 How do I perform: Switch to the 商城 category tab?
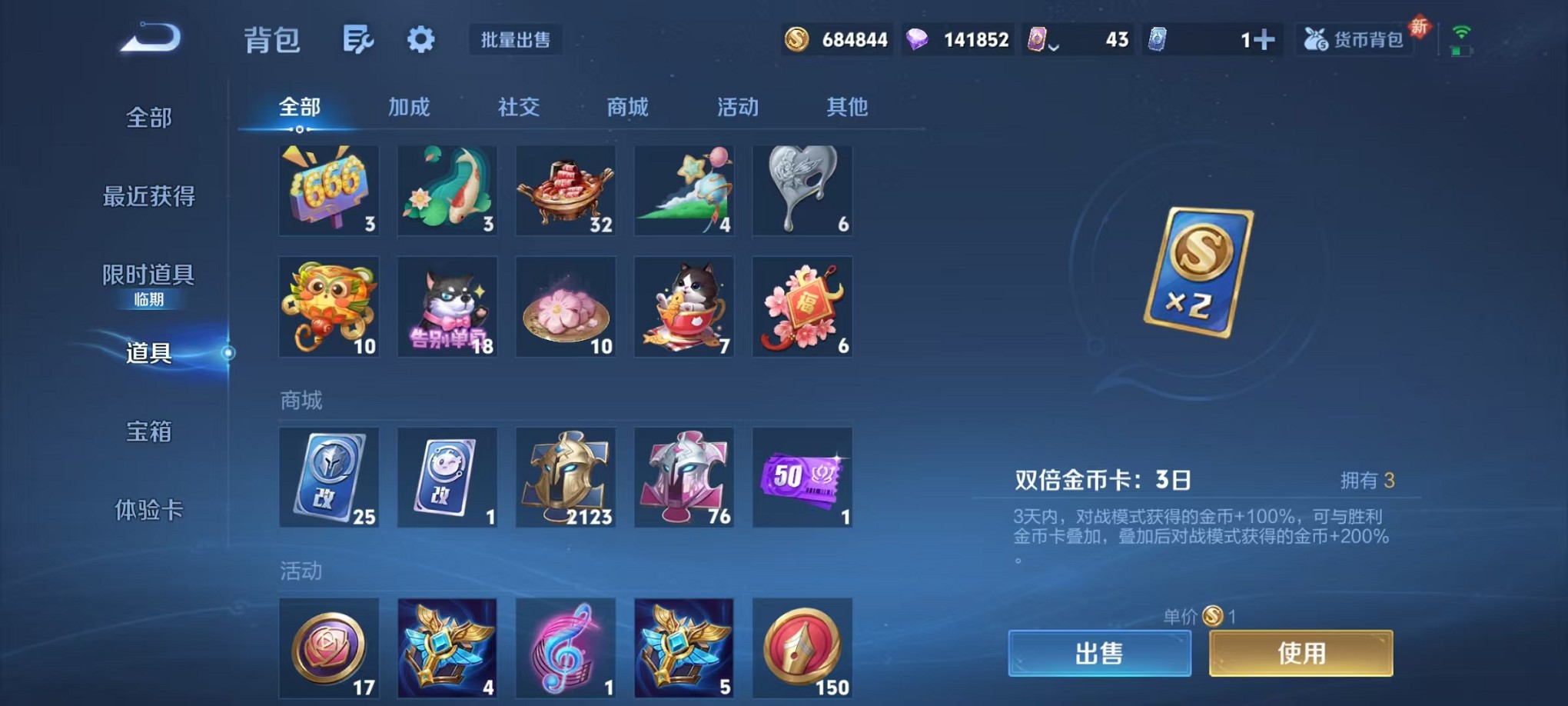pos(626,108)
